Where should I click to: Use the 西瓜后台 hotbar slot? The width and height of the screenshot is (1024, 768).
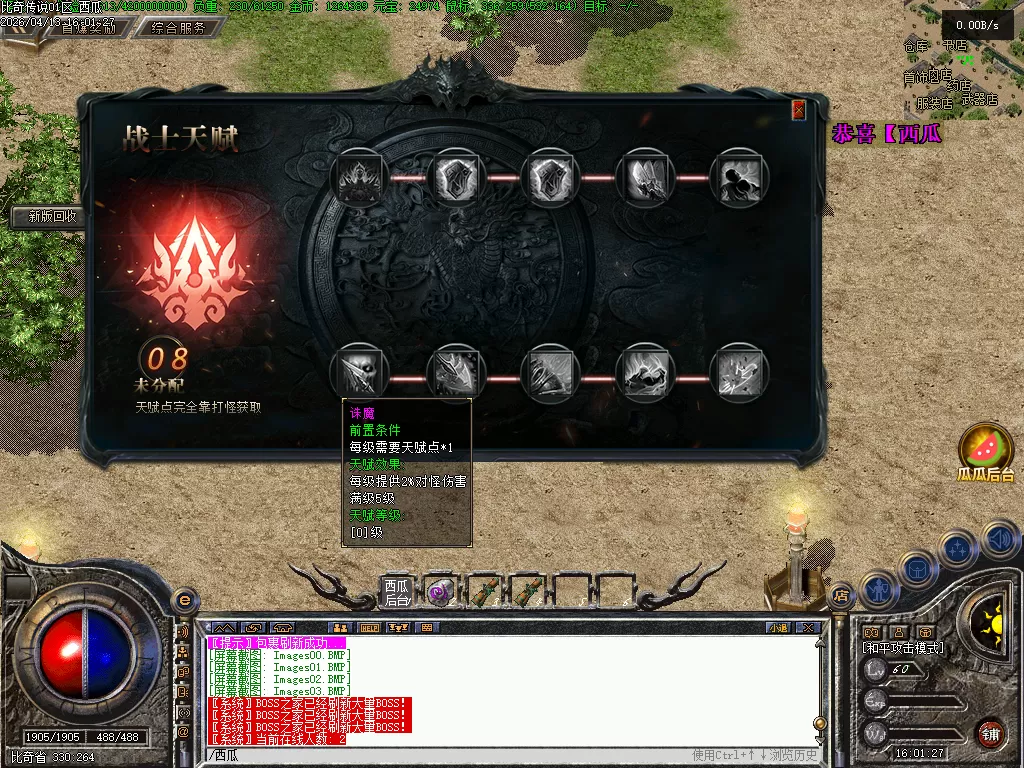tap(397, 593)
